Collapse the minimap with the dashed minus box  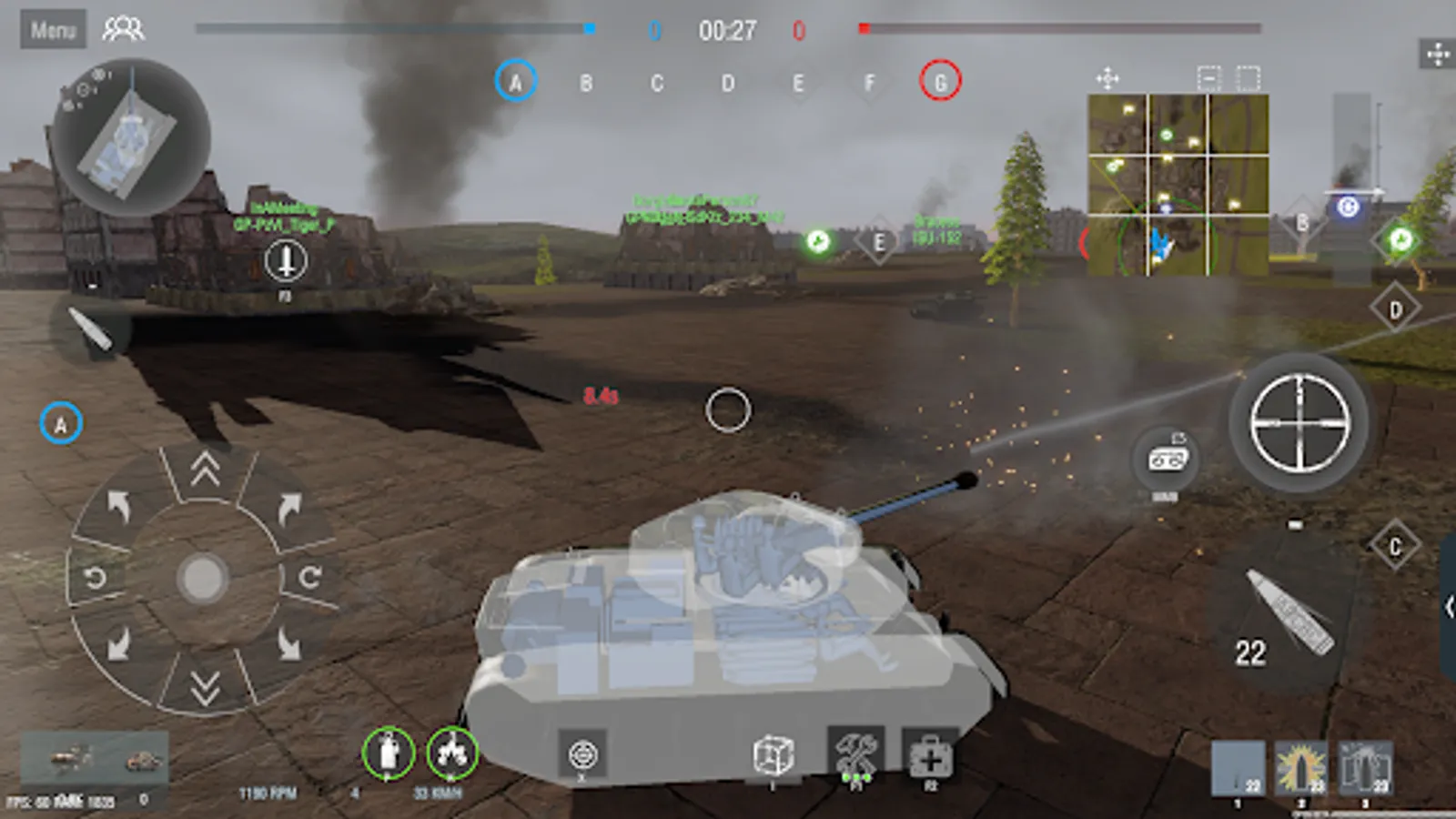(1208, 79)
